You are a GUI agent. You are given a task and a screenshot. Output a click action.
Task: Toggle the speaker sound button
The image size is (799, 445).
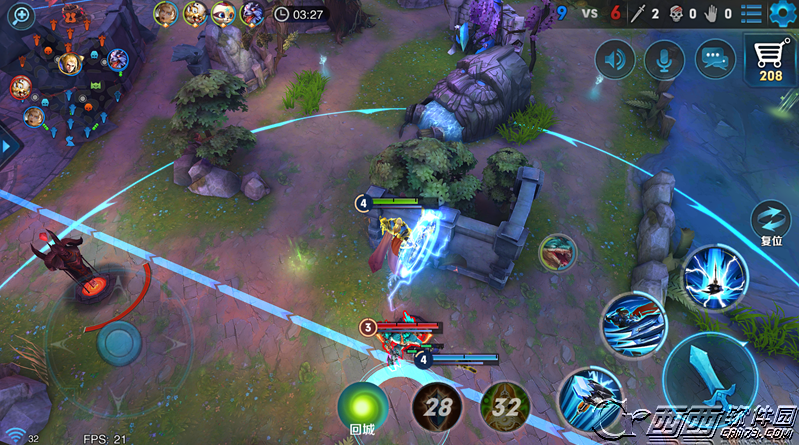coord(615,61)
